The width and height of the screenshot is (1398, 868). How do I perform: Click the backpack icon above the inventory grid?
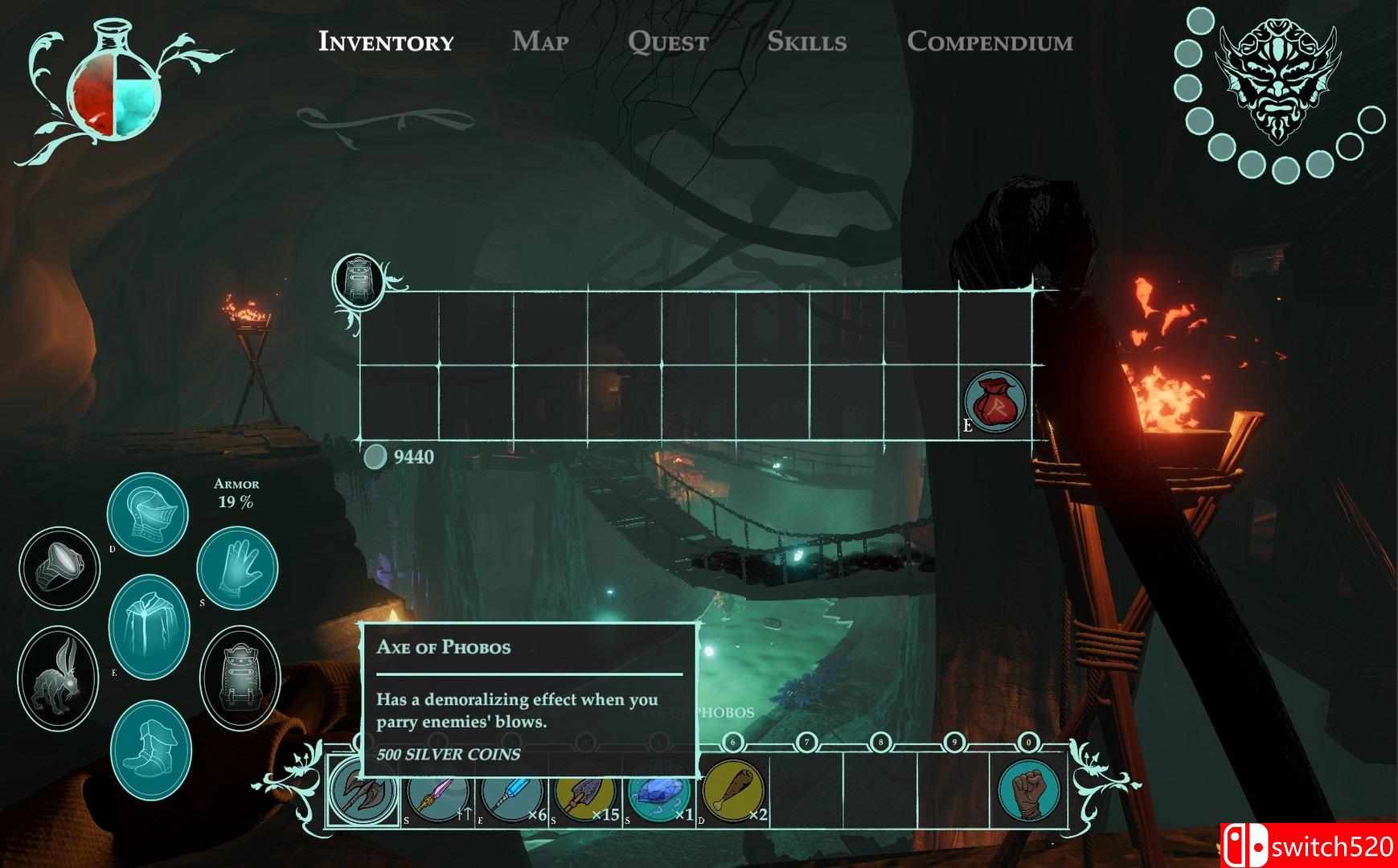tap(359, 280)
